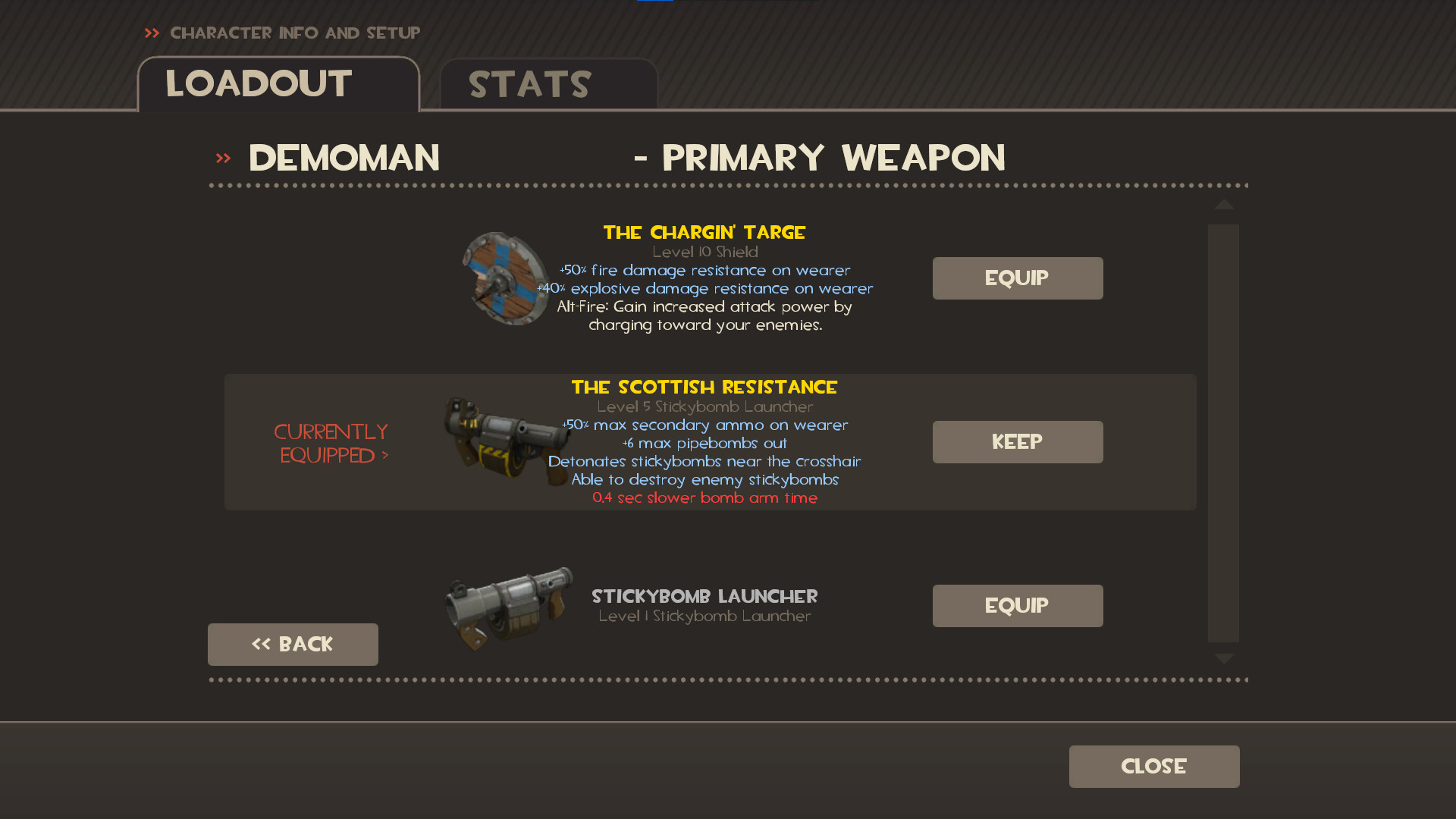The width and height of the screenshot is (1456, 819).
Task: Toggle the Scottish Resistance as equipped weapon
Action: click(1017, 441)
